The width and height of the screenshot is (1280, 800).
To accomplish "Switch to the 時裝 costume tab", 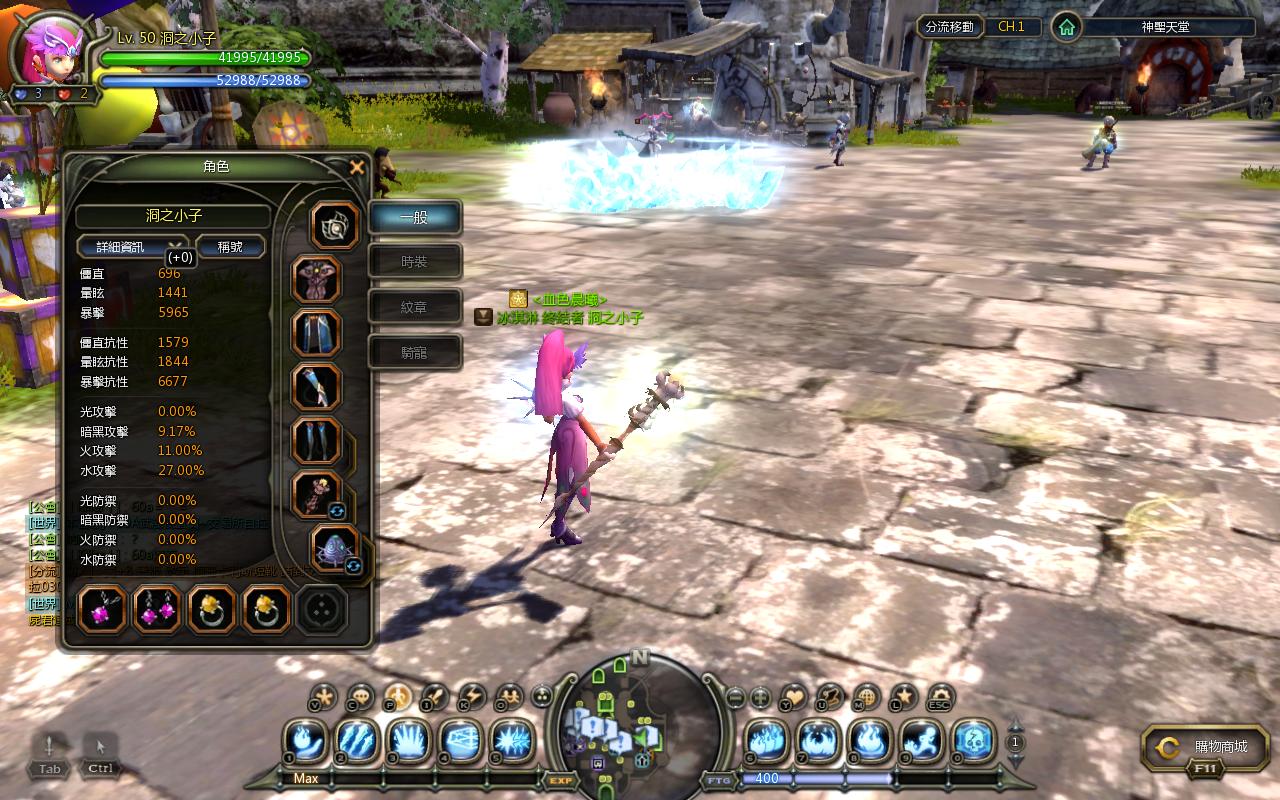I will coord(415,262).
